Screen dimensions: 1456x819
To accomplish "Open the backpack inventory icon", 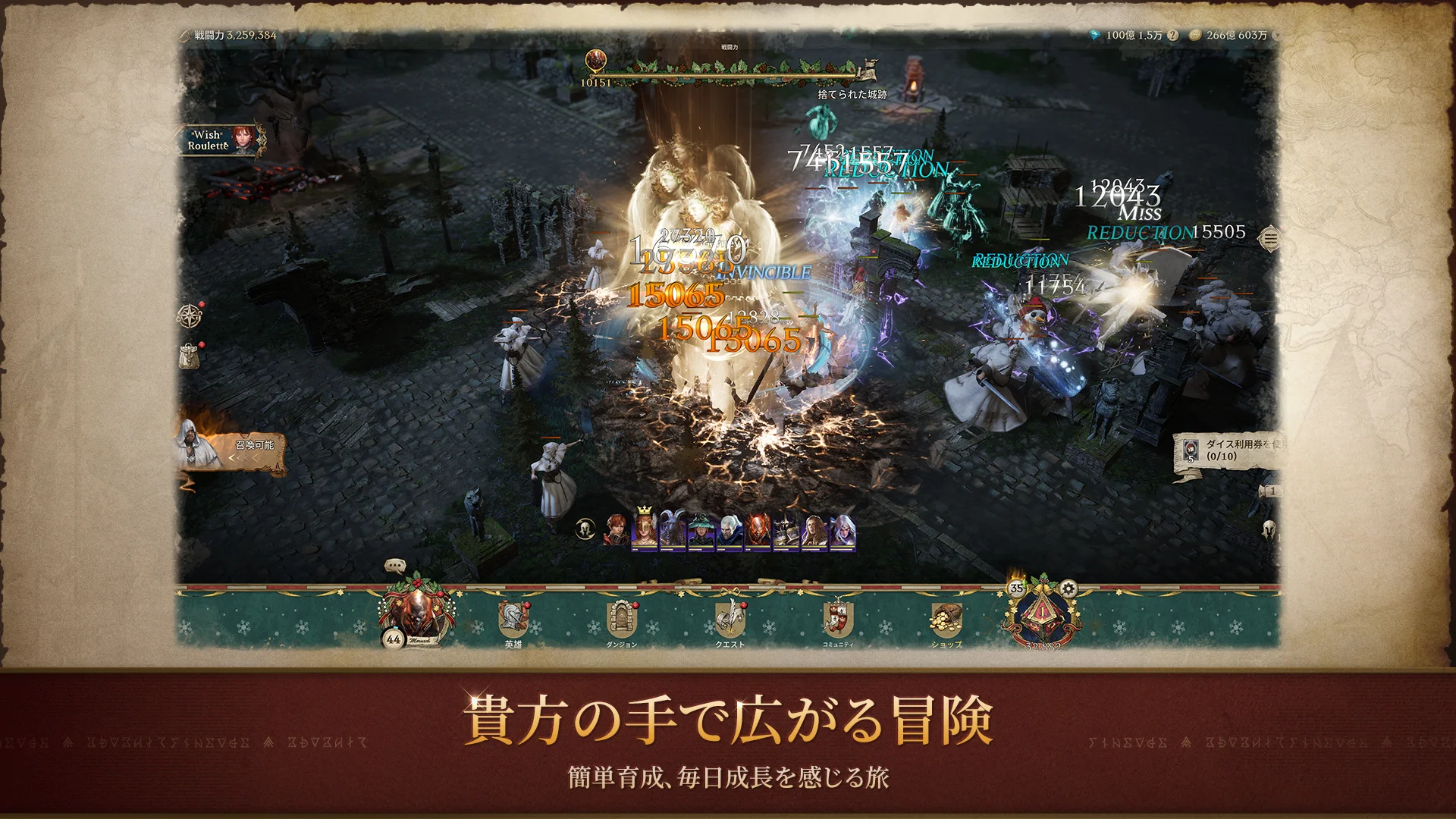I will pos(190,355).
